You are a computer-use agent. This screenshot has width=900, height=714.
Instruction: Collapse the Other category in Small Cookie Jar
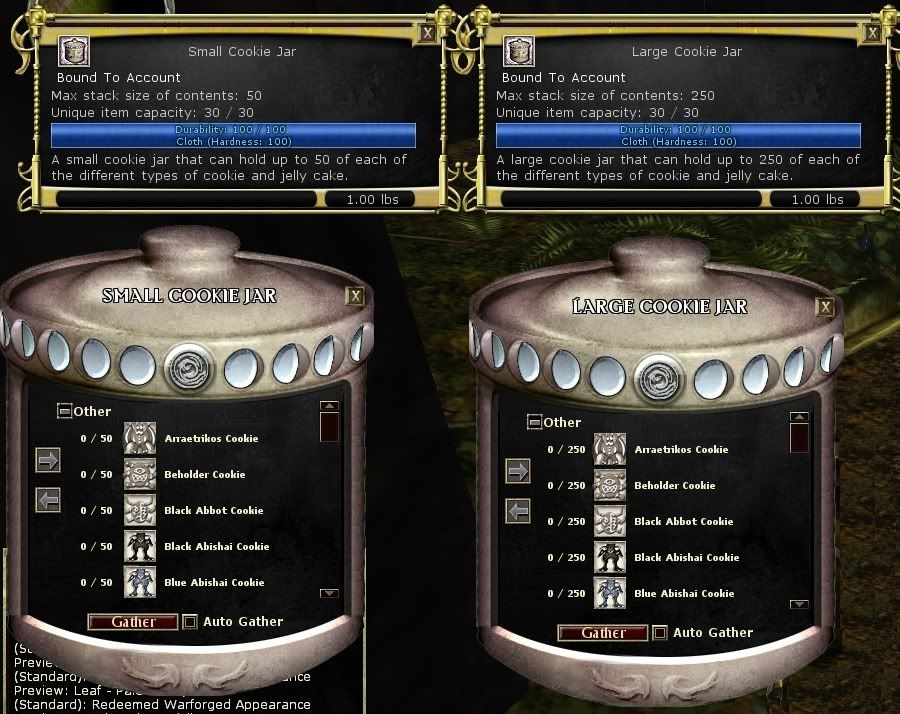pyautogui.click(x=64, y=411)
